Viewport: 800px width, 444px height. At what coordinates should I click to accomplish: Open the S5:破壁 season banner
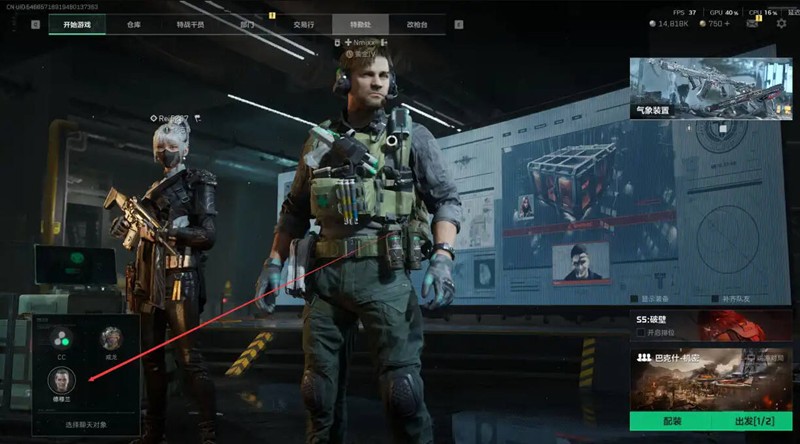coord(711,324)
